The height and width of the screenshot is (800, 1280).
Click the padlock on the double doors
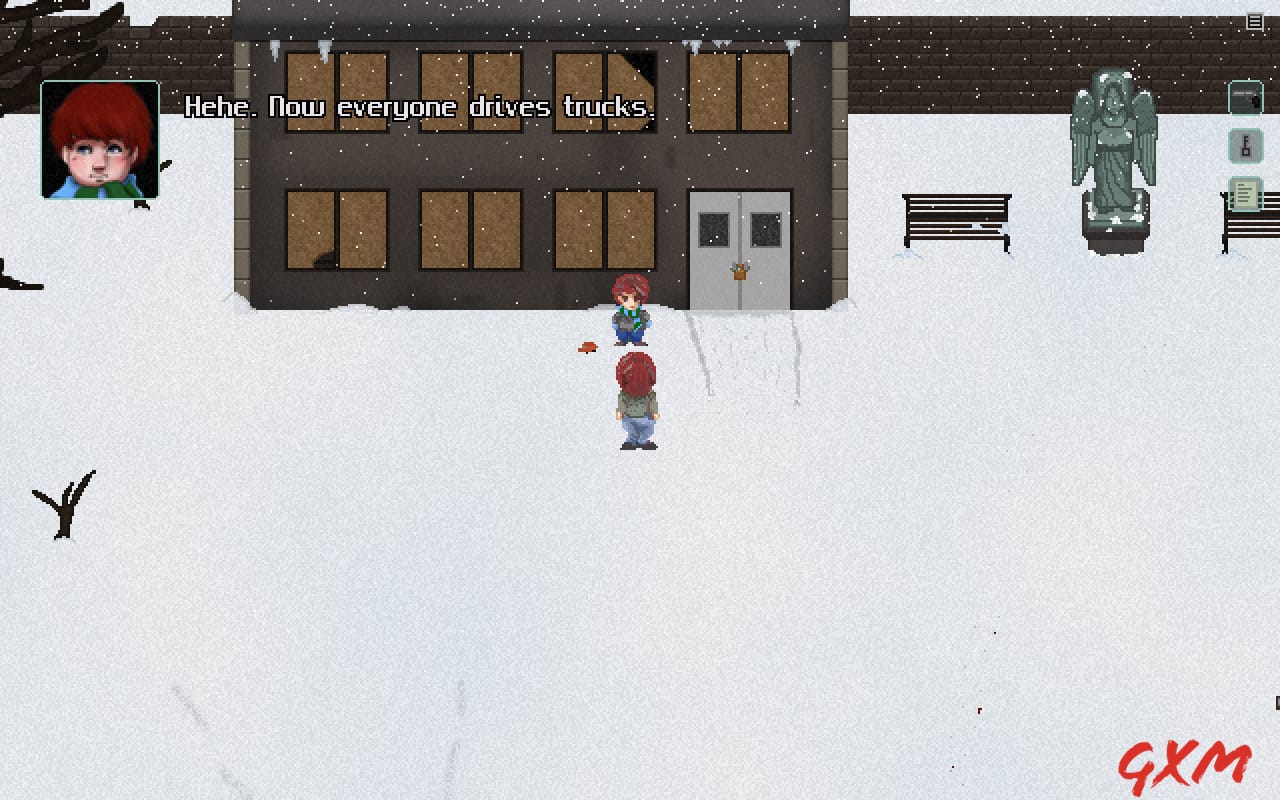[x=738, y=271]
